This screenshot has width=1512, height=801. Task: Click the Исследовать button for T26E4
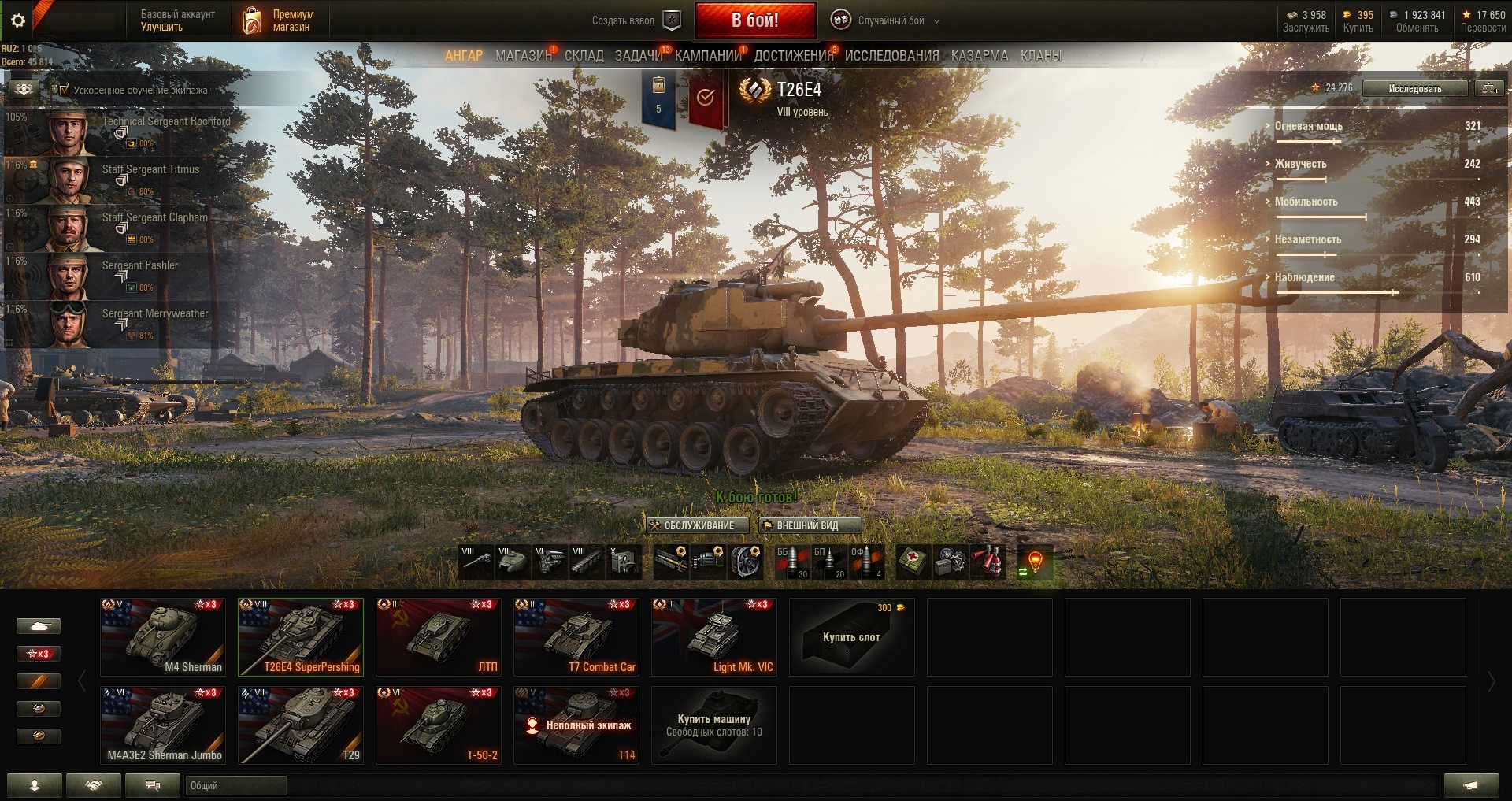click(x=1414, y=88)
